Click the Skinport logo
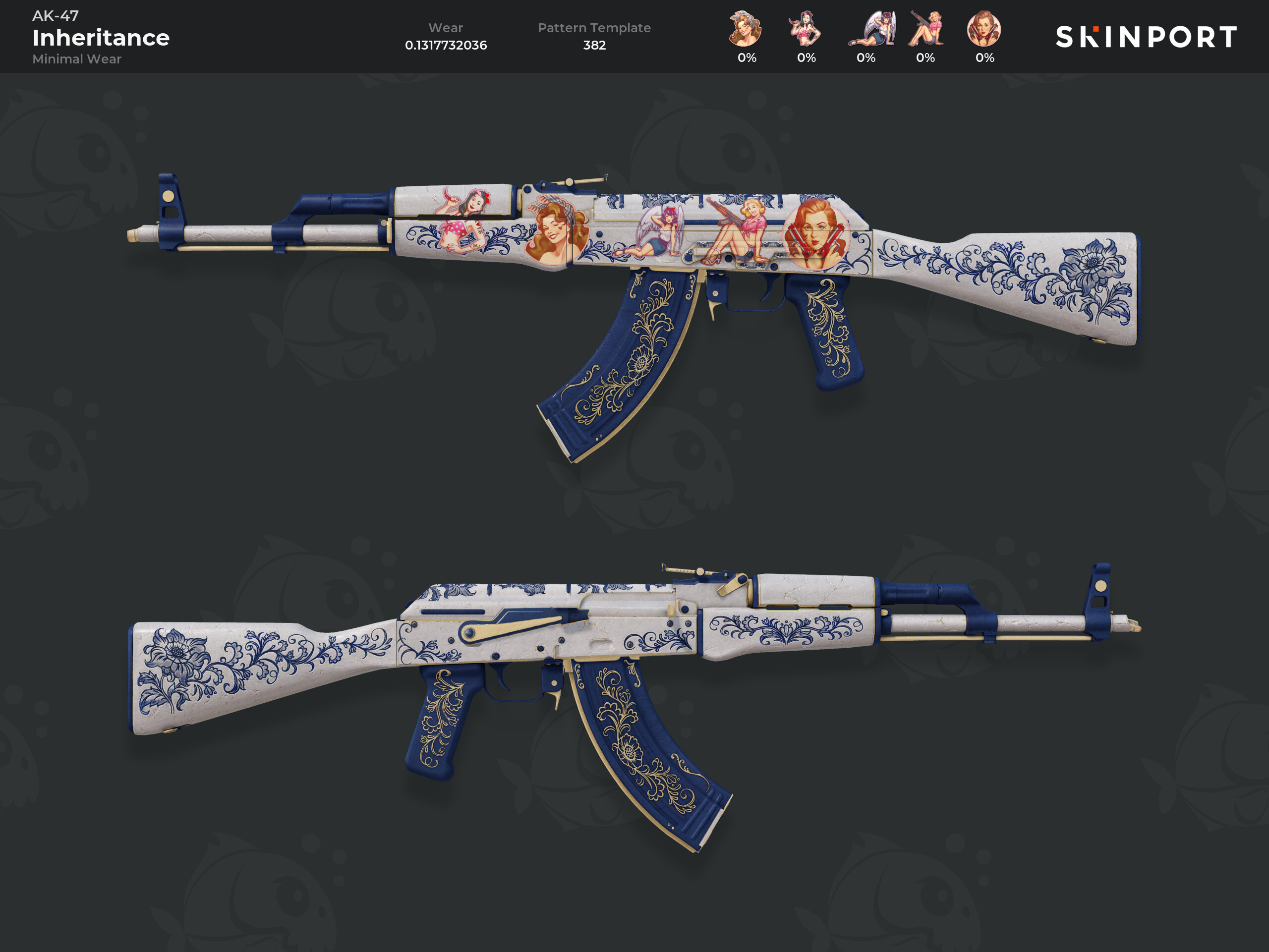This screenshot has height=952, width=1269. [1146, 37]
